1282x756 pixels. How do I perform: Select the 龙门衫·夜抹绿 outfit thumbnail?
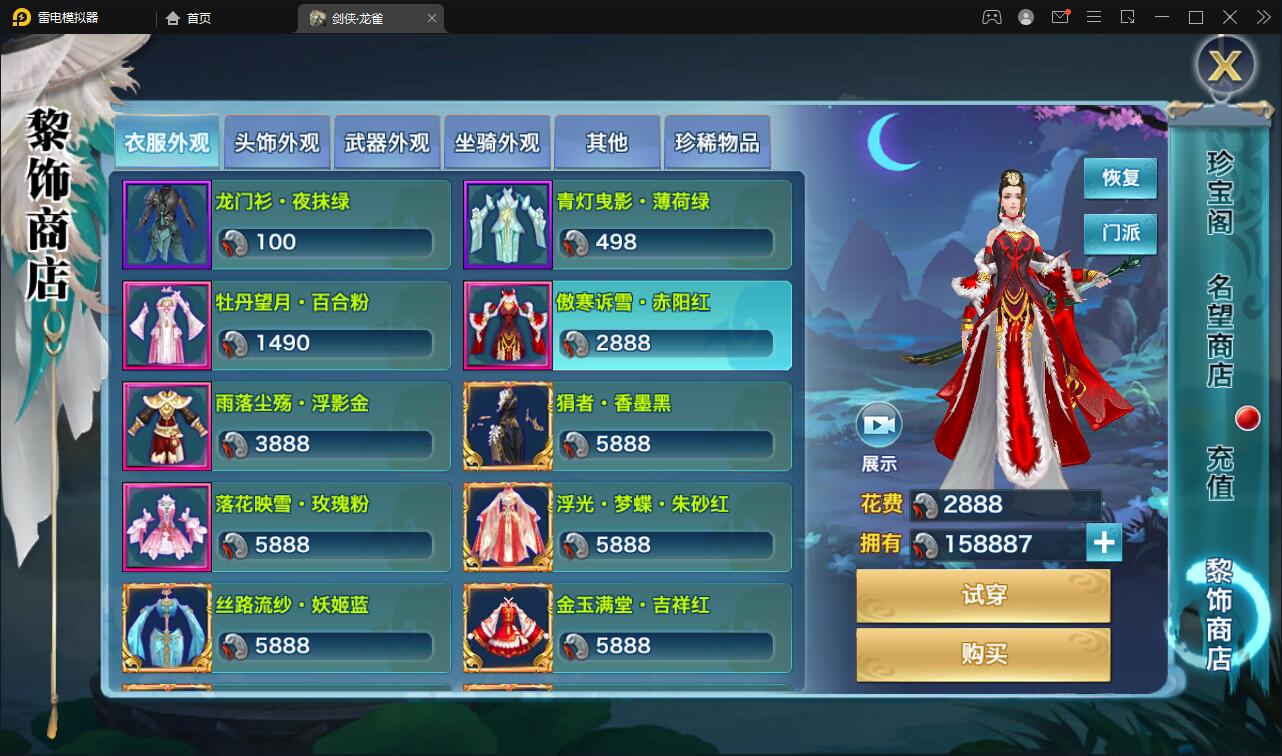[167, 223]
